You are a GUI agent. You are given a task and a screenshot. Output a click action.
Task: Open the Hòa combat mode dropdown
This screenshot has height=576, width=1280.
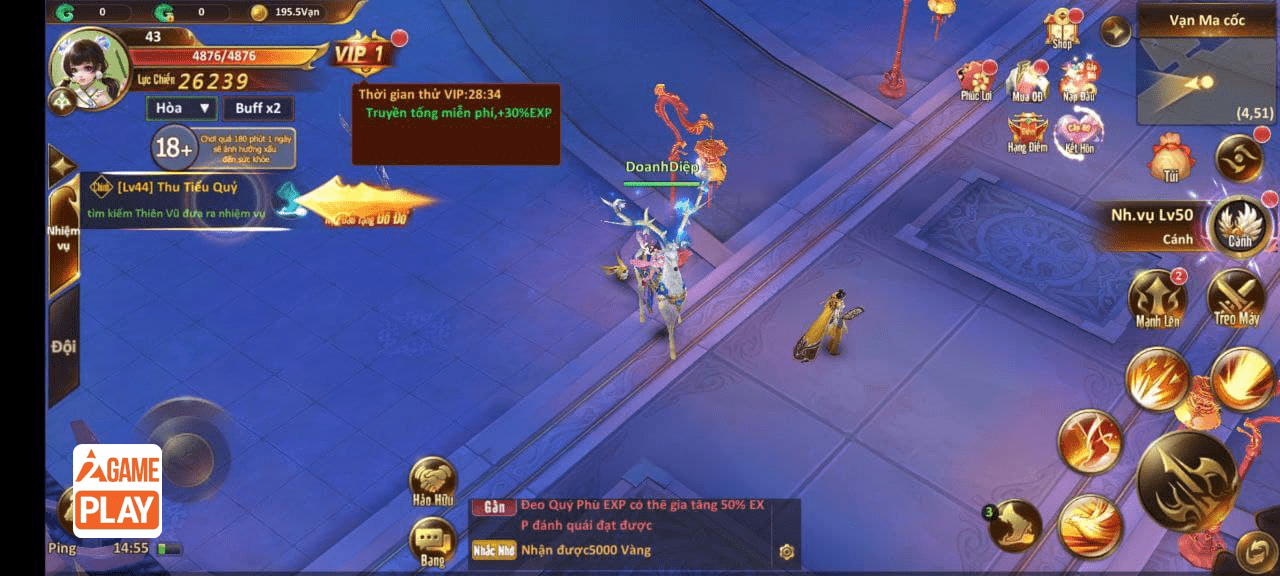pos(180,108)
